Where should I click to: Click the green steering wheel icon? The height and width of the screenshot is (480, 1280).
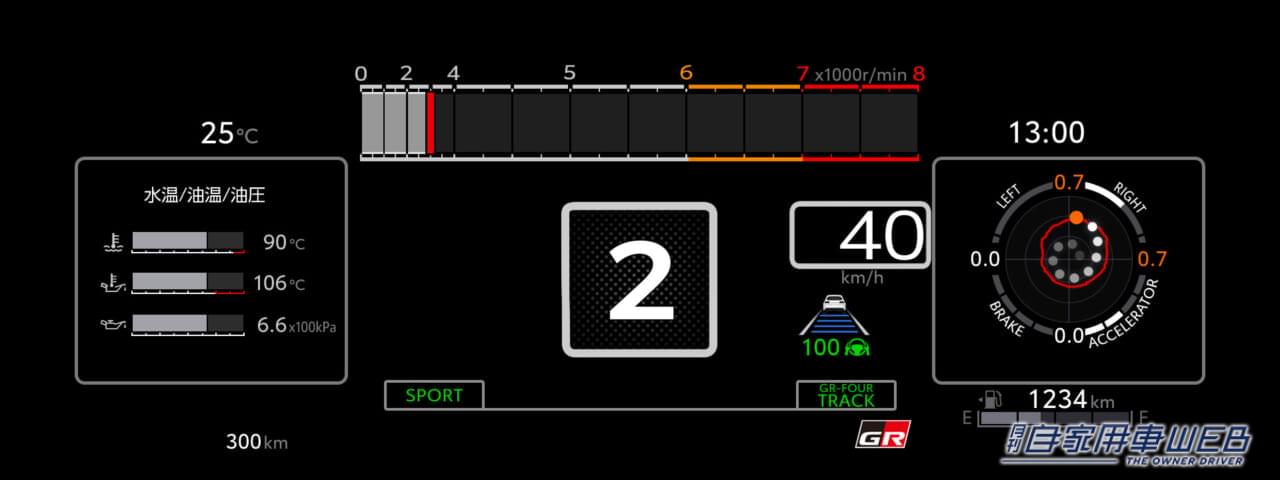(856, 349)
